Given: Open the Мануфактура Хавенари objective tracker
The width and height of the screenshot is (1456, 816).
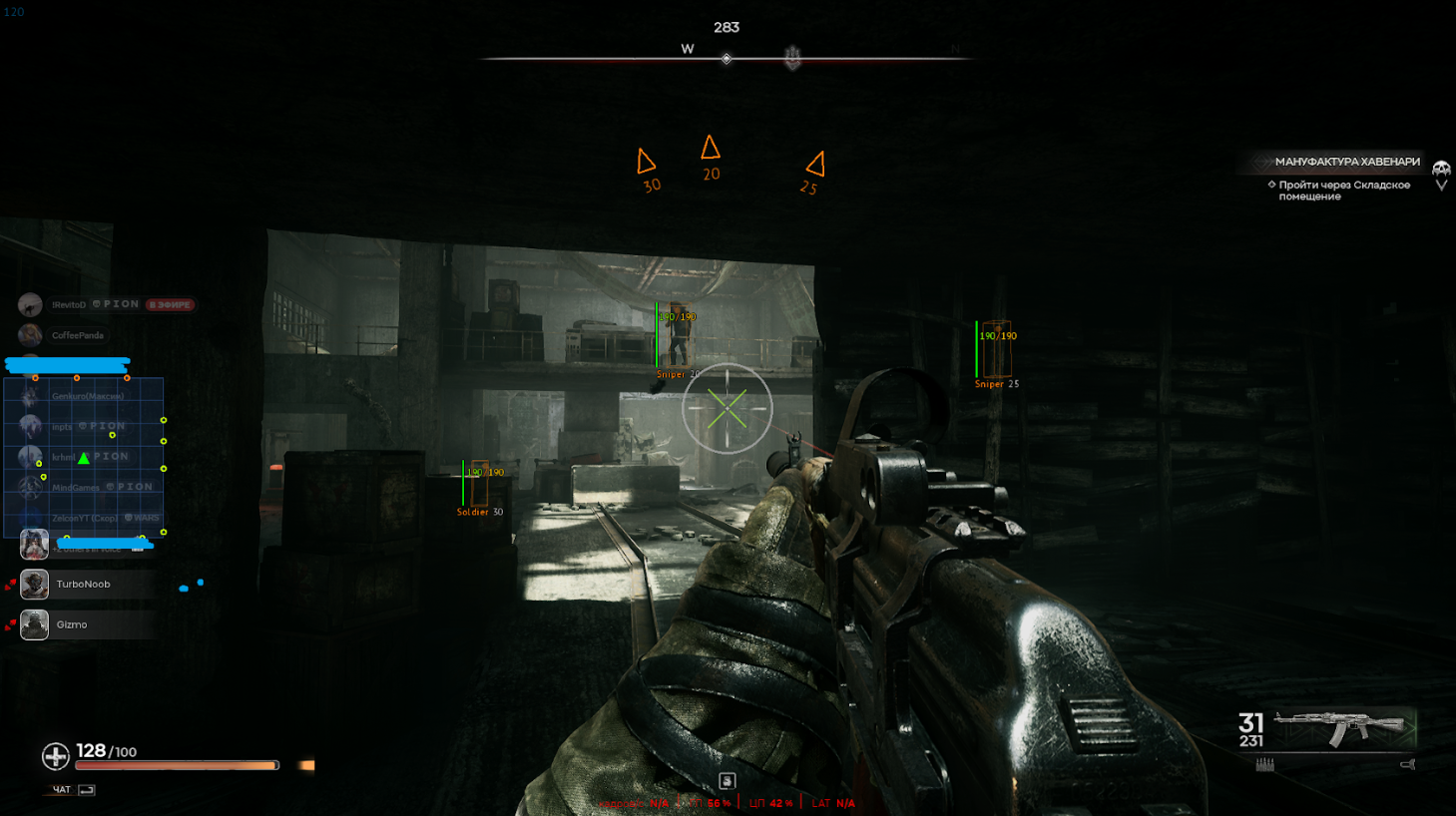Looking at the screenshot, I should (x=1346, y=162).
